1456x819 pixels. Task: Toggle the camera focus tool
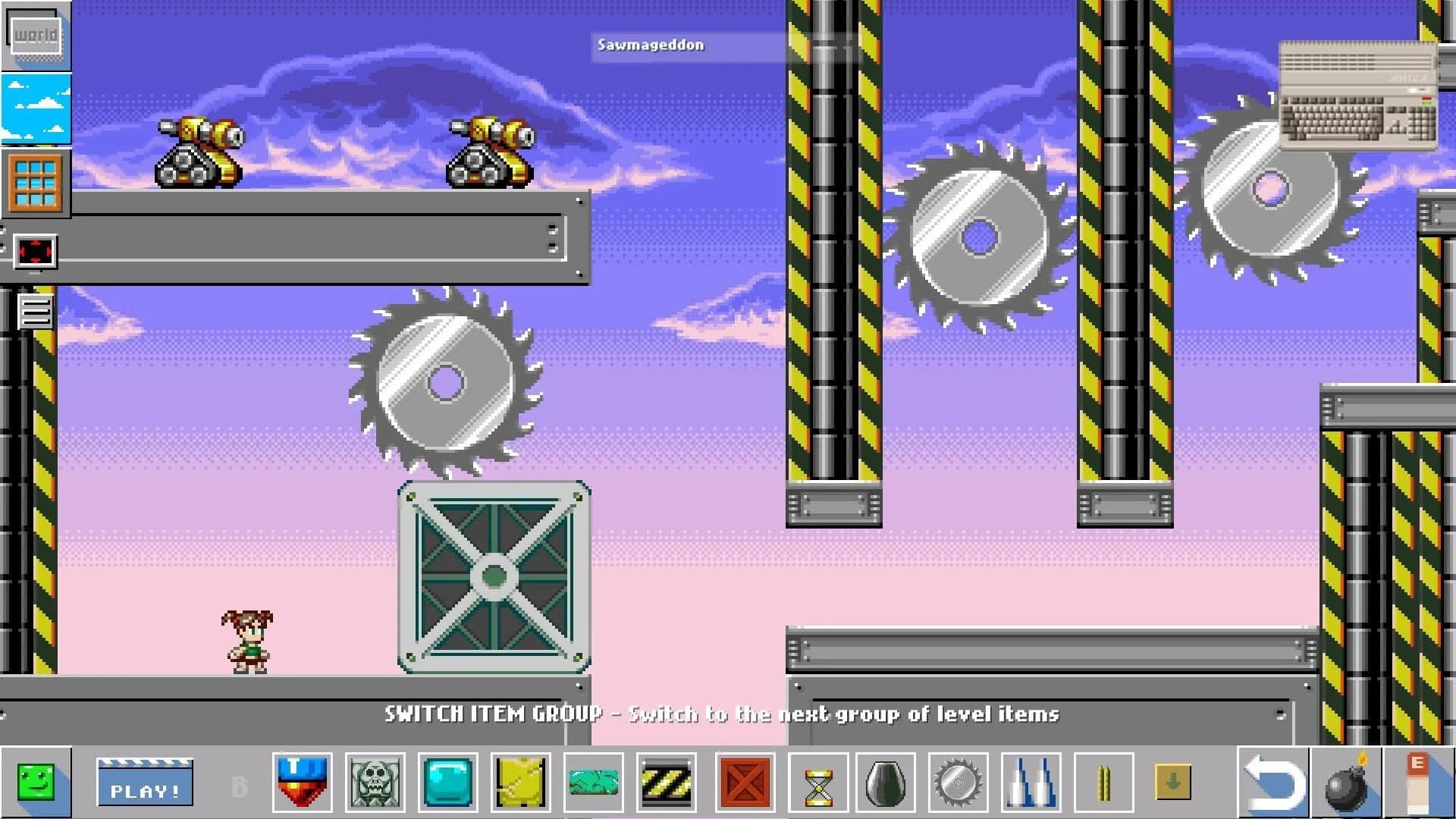(x=34, y=250)
